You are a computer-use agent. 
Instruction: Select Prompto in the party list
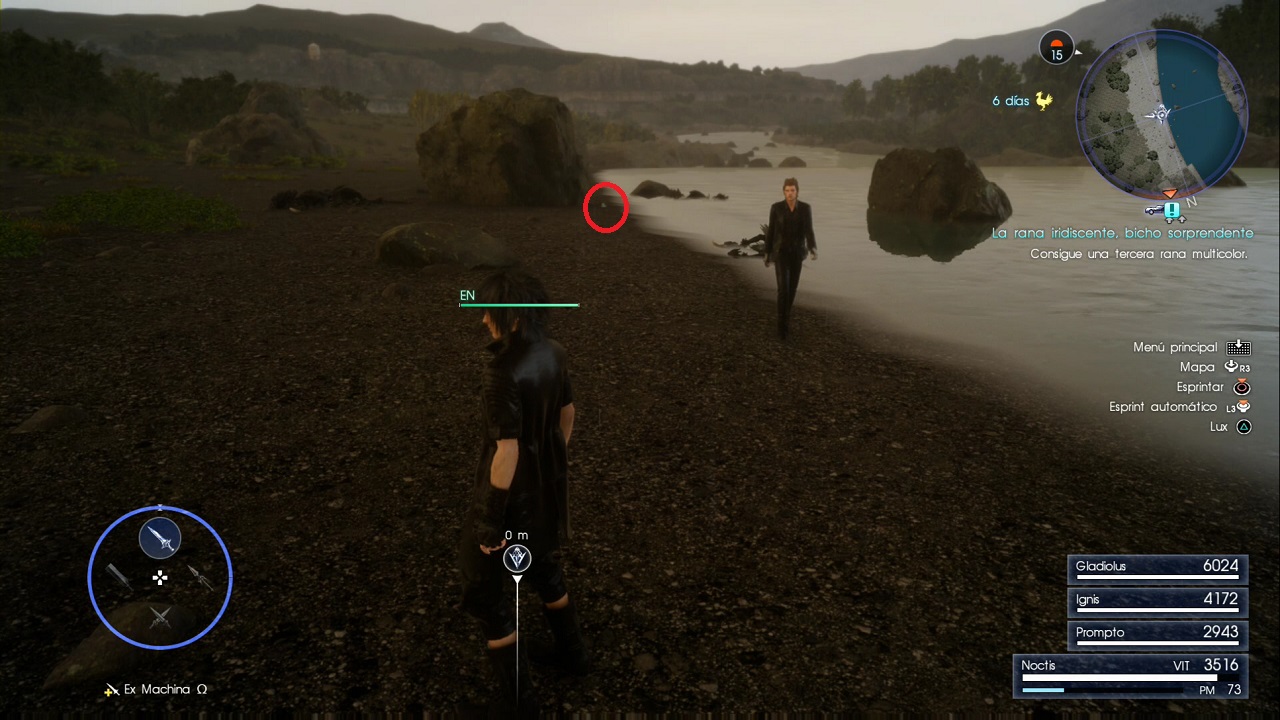1157,633
